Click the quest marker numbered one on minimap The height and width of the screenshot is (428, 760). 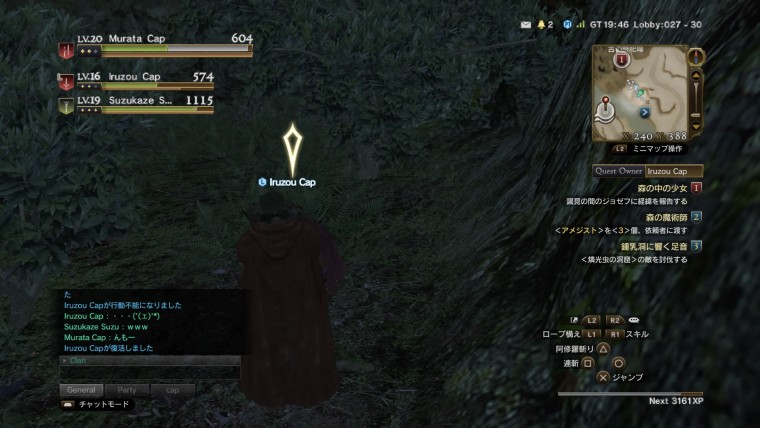point(622,60)
